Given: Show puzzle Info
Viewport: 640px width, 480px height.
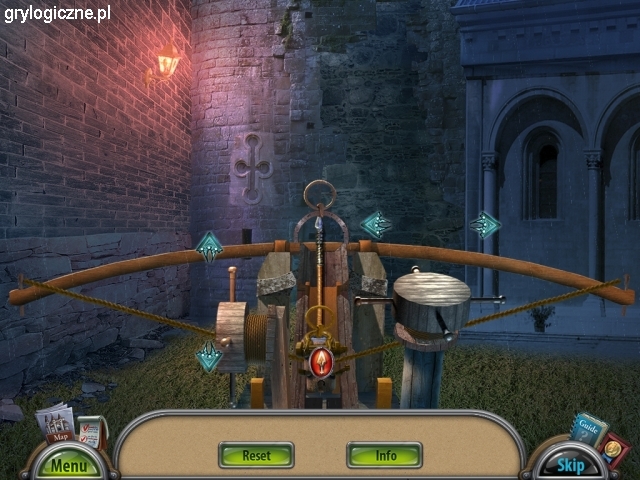Looking at the screenshot, I should [385, 455].
